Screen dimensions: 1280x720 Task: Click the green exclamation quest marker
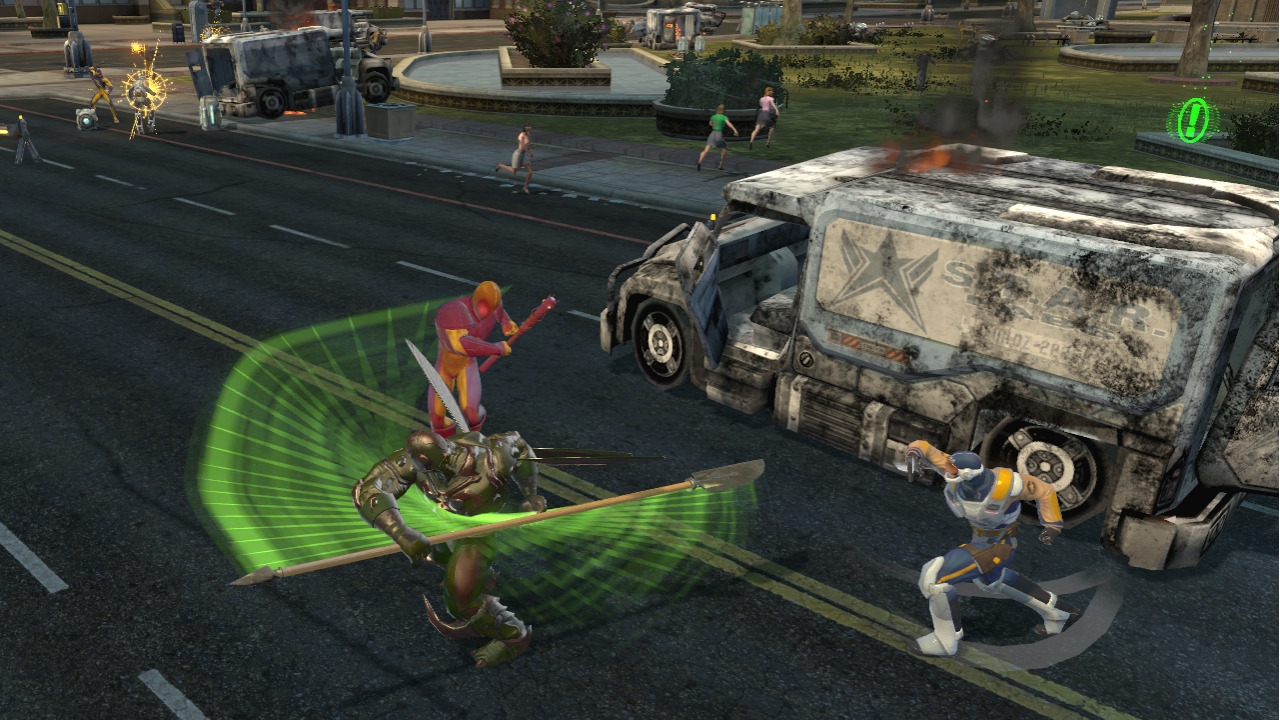pyautogui.click(x=1192, y=121)
